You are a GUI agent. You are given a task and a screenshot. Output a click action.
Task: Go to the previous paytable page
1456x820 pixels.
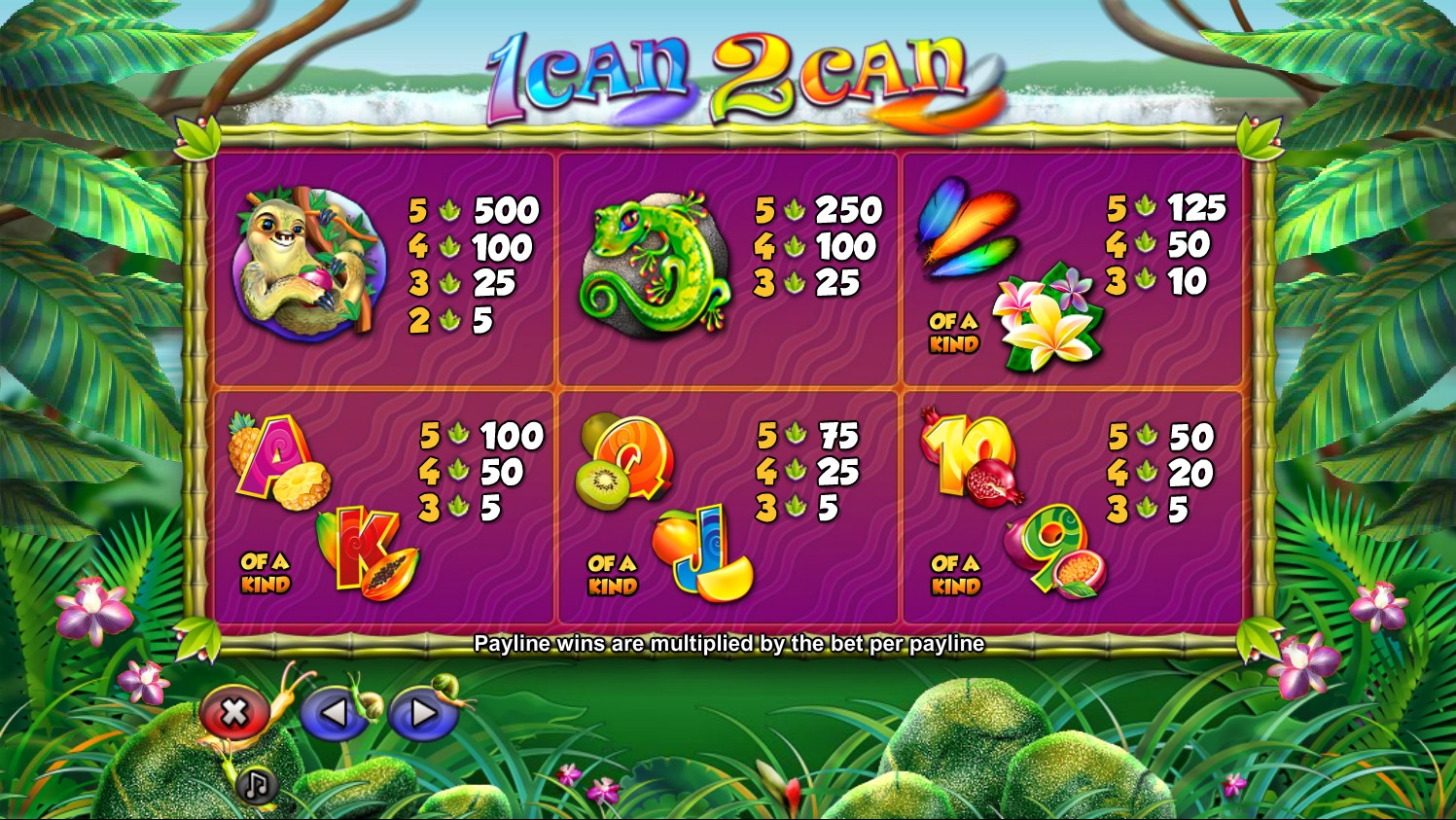pyautogui.click(x=334, y=714)
